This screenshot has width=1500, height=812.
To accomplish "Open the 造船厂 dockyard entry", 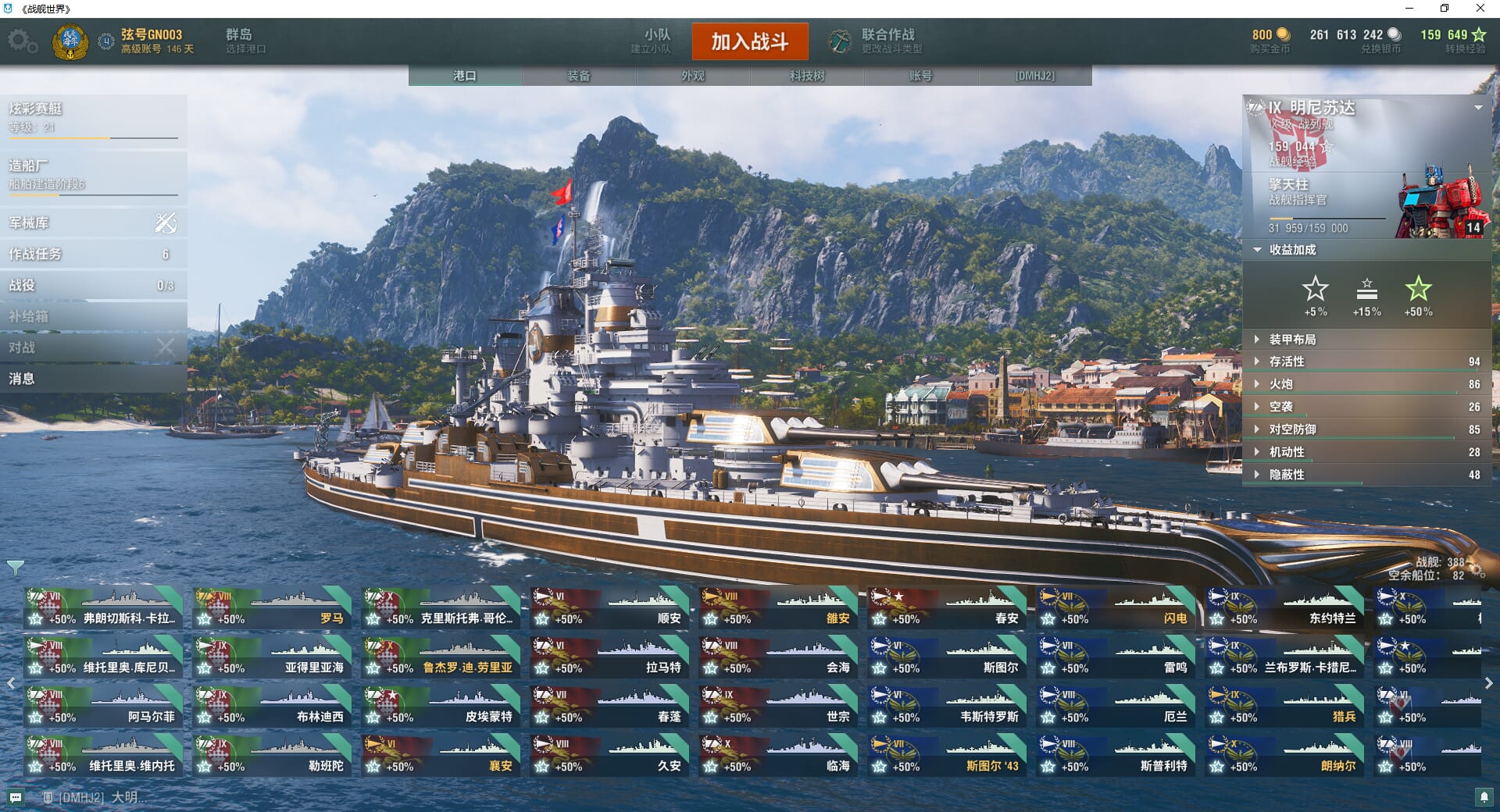I will pos(93,173).
